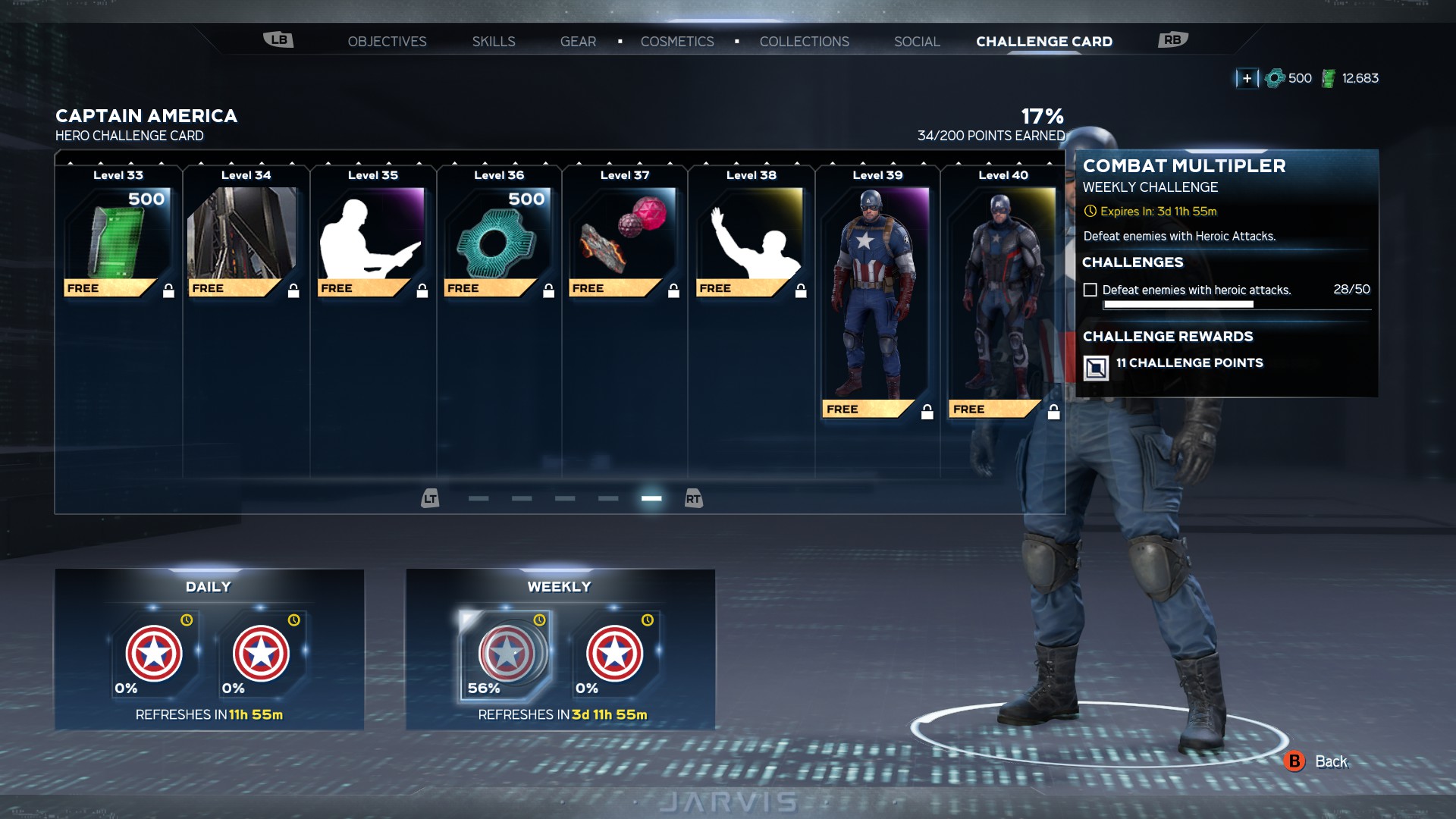Select the 0% weekly challenge shield
This screenshot has width=1456, height=819.
(614, 654)
